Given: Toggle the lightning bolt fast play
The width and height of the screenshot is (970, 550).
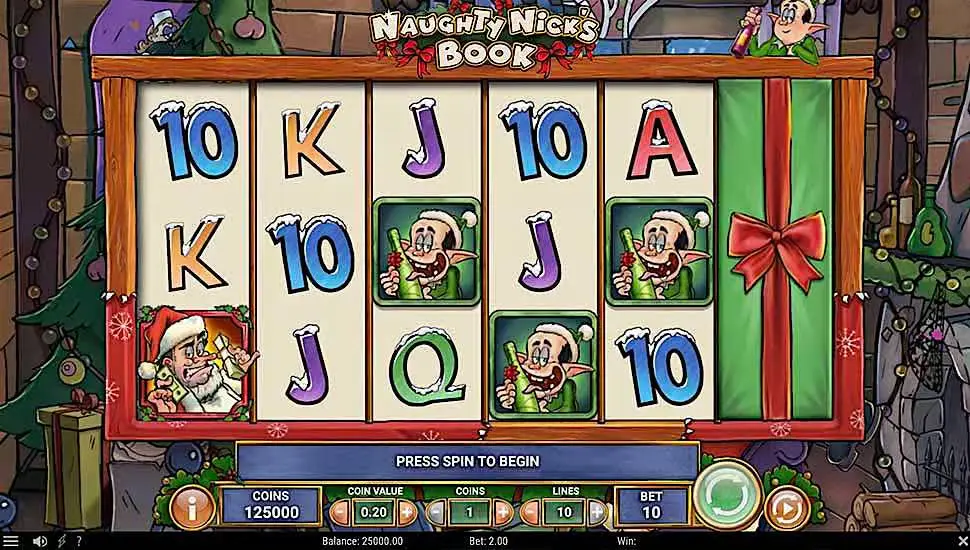Looking at the screenshot, I should [x=61, y=542].
